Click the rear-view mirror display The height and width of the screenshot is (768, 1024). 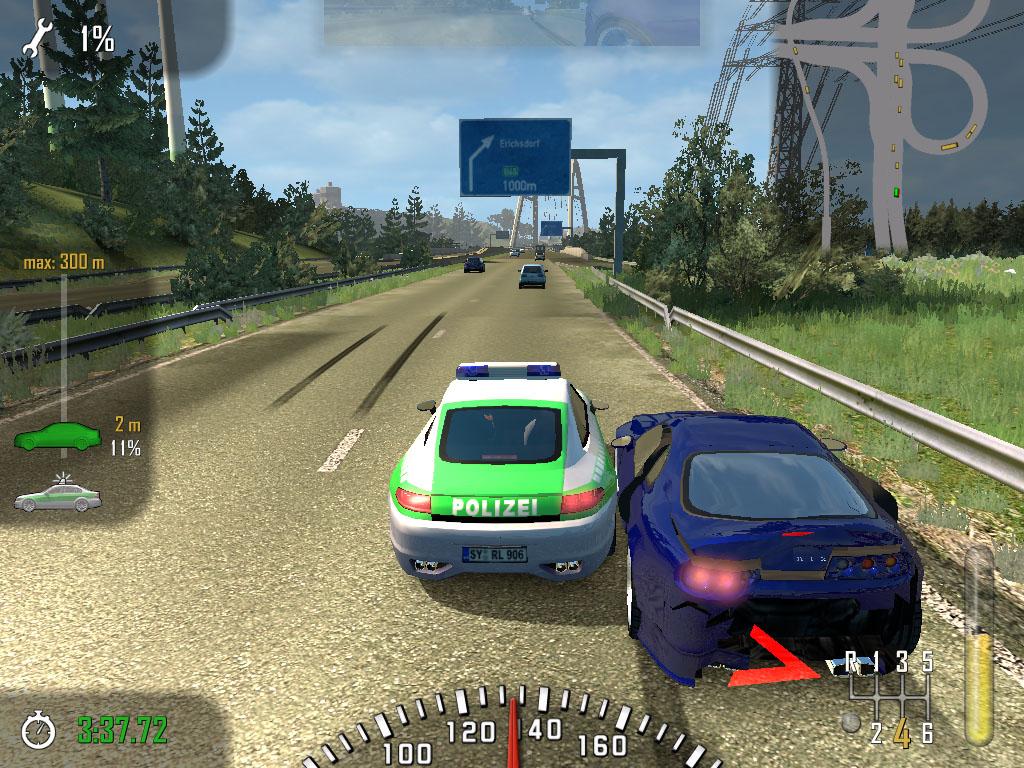click(x=511, y=23)
